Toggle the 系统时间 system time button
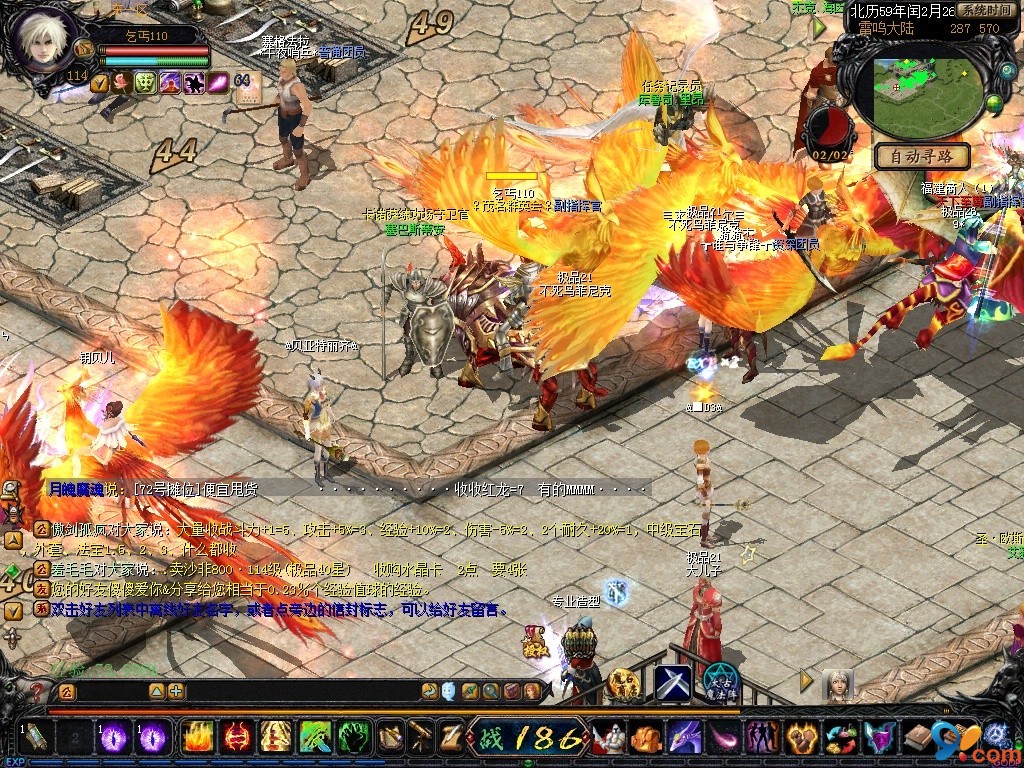Viewport: 1024px width, 768px height. click(x=984, y=10)
